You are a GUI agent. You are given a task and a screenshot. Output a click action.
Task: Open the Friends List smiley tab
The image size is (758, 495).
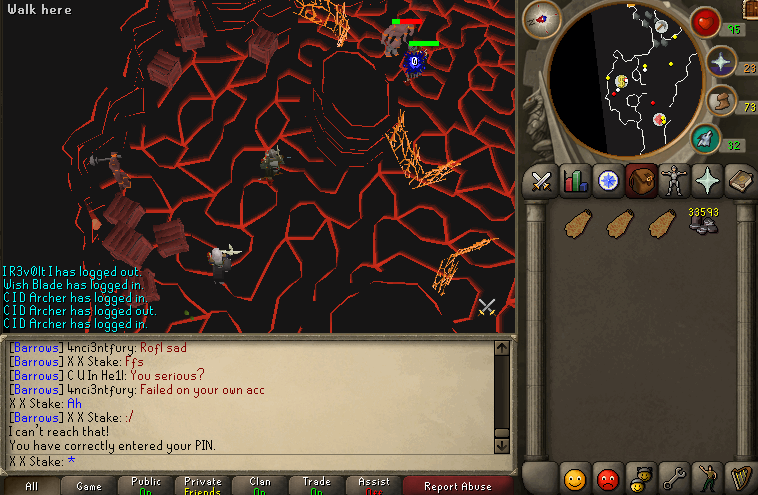point(575,477)
